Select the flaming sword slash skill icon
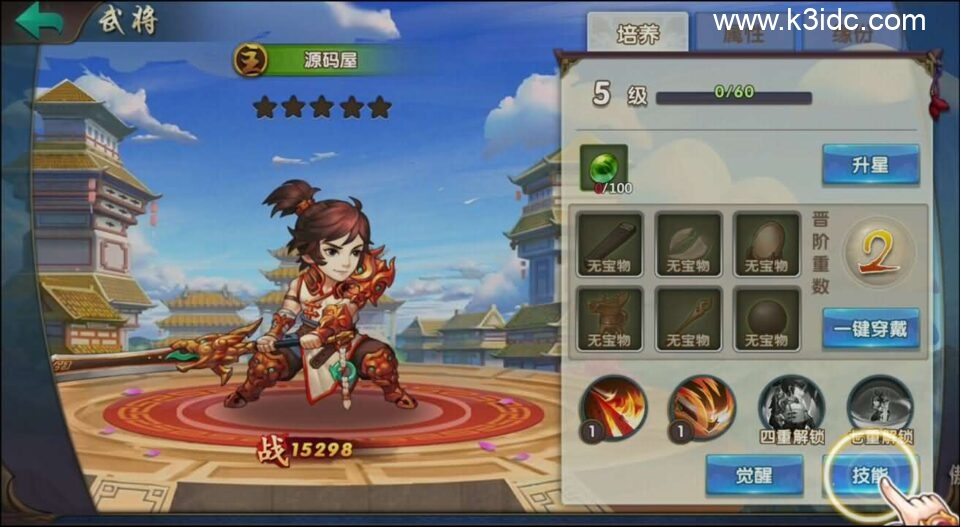Screen dimensions: 960x527 tap(613, 407)
